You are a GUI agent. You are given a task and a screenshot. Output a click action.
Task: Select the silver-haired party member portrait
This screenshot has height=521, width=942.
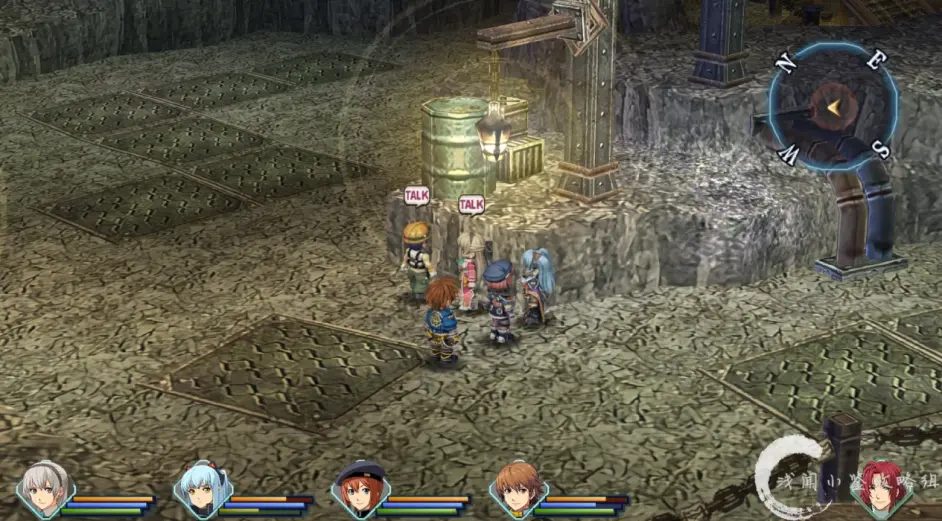click(44, 489)
